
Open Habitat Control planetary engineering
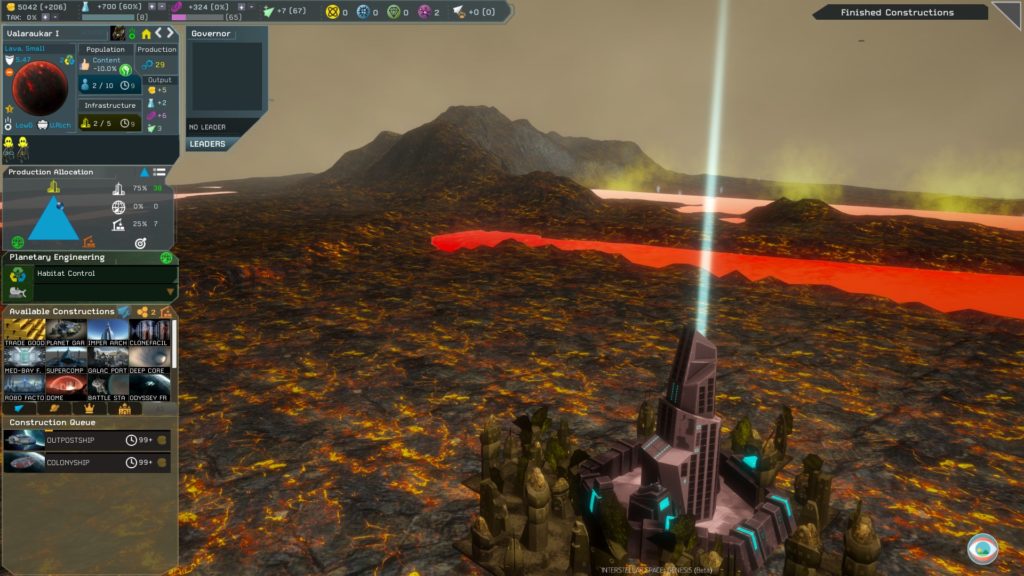[x=90, y=274]
